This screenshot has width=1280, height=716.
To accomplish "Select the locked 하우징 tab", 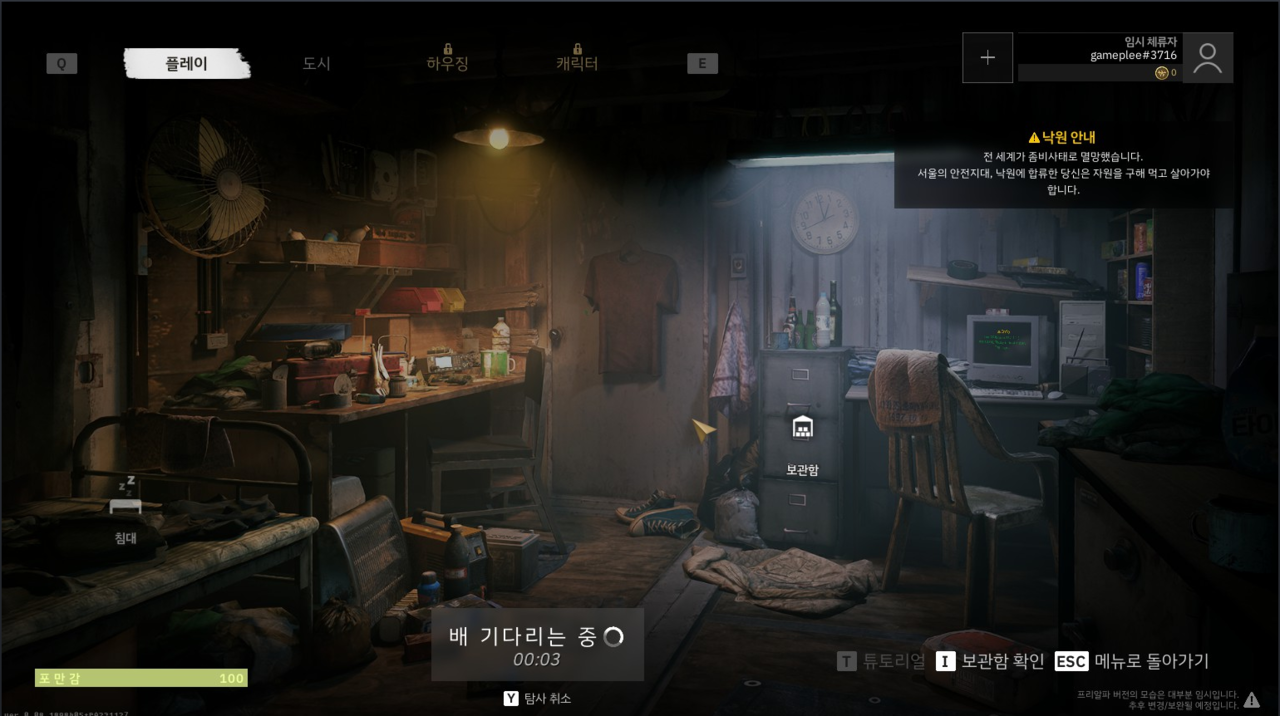I will [x=447, y=63].
